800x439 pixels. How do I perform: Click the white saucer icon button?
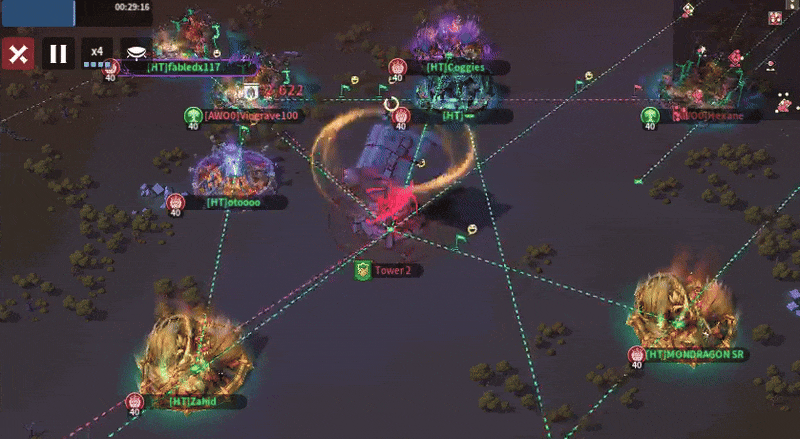[x=137, y=51]
